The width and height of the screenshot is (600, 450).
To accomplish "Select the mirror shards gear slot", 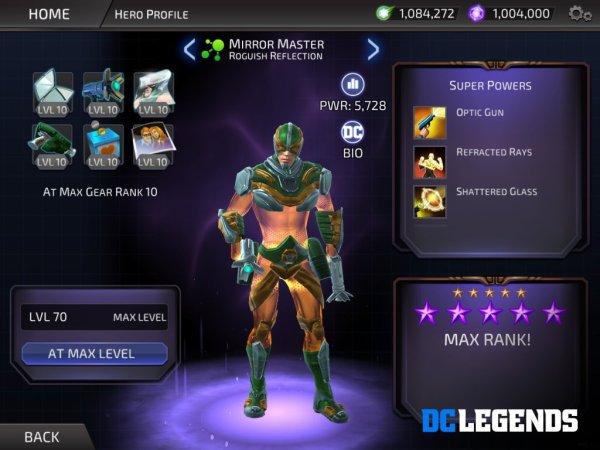I will [x=53, y=91].
